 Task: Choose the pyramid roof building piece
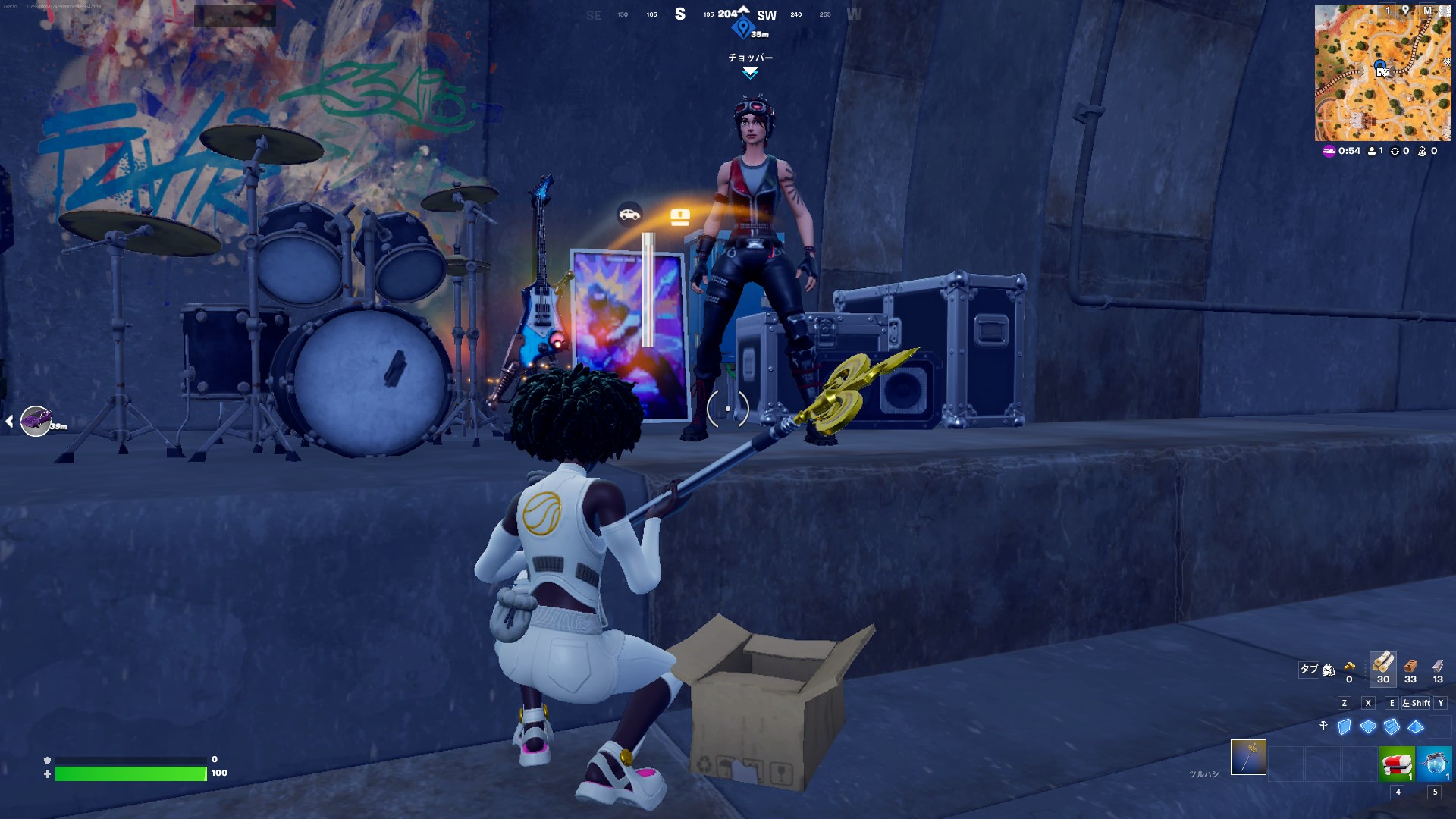click(1416, 726)
